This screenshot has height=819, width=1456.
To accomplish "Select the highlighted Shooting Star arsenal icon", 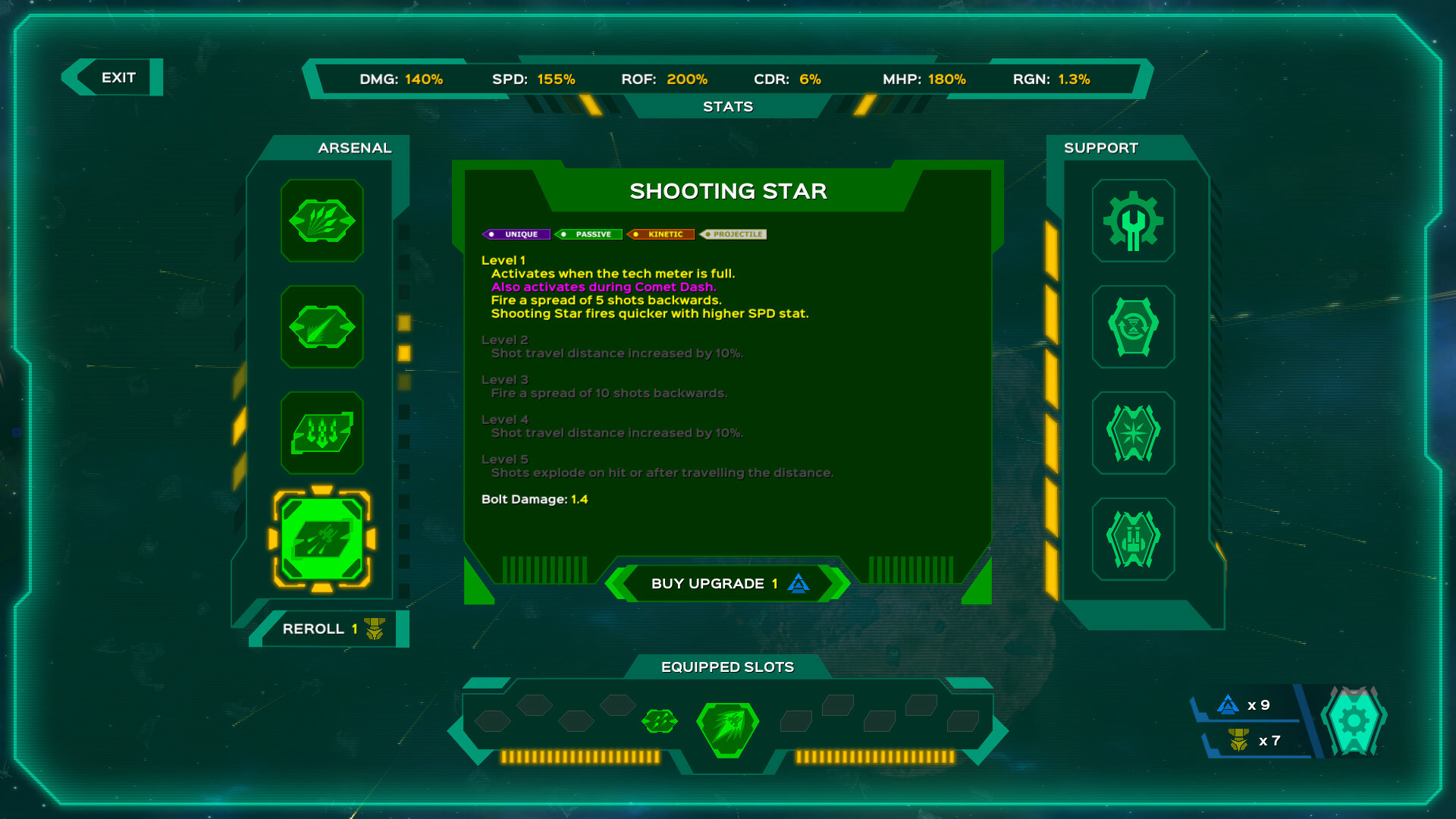I will point(322,539).
